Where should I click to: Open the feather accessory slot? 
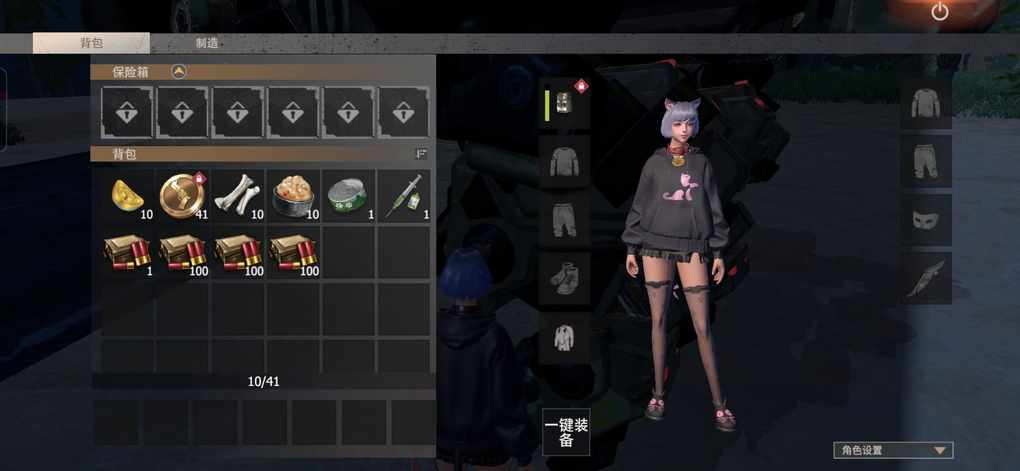925,278
